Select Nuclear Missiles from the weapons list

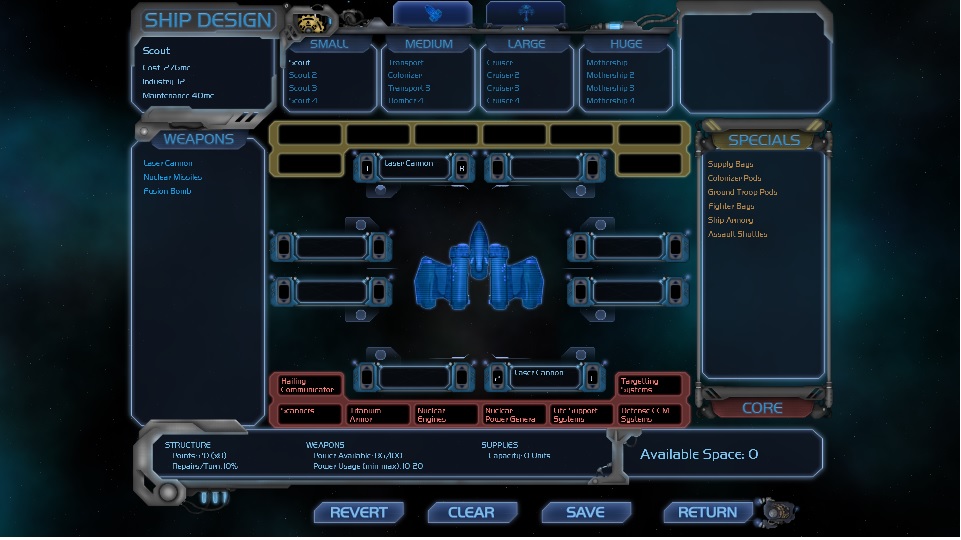pyautogui.click(x=172, y=177)
